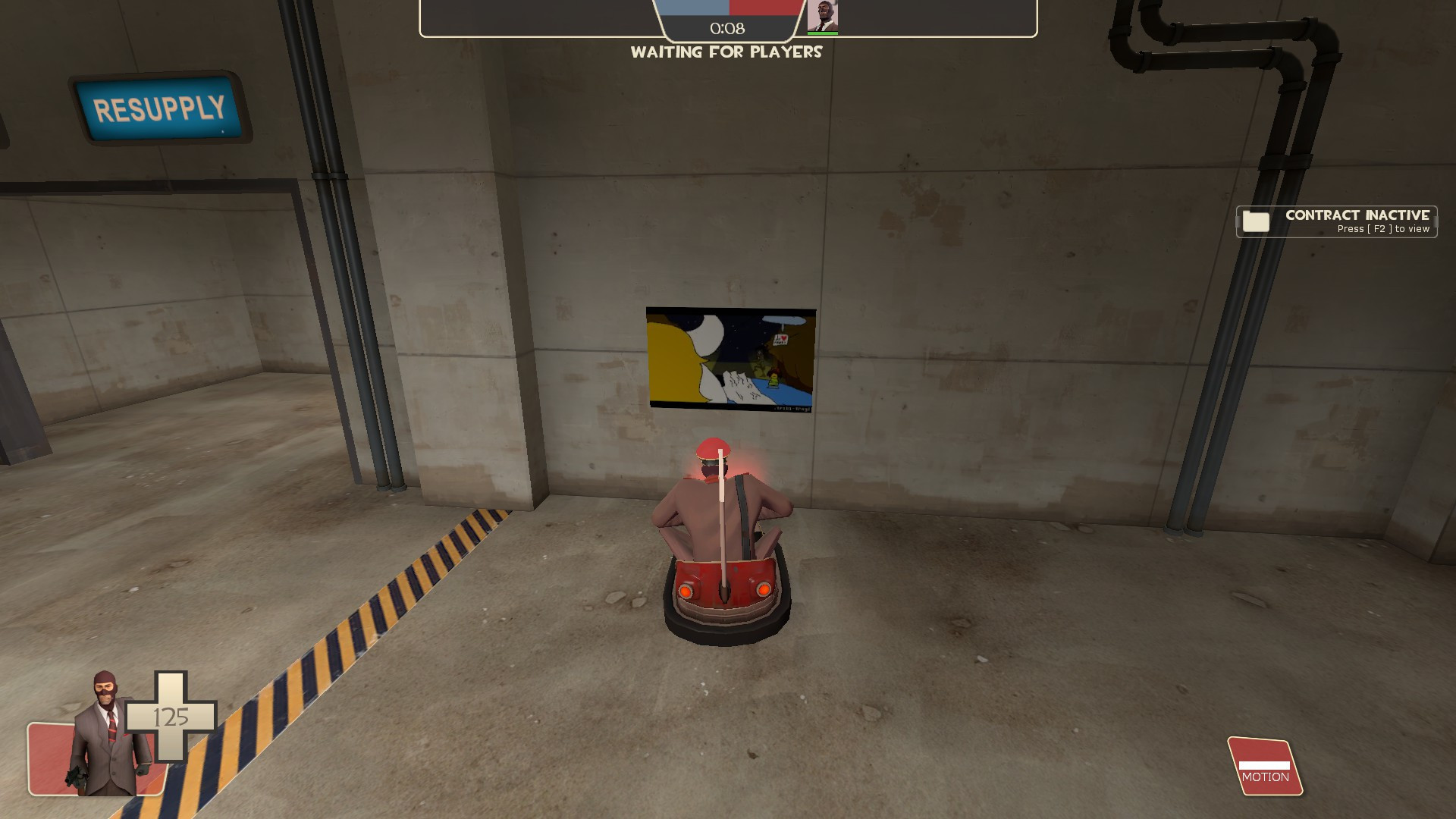Click the player avatar beside the round timer

(x=823, y=17)
